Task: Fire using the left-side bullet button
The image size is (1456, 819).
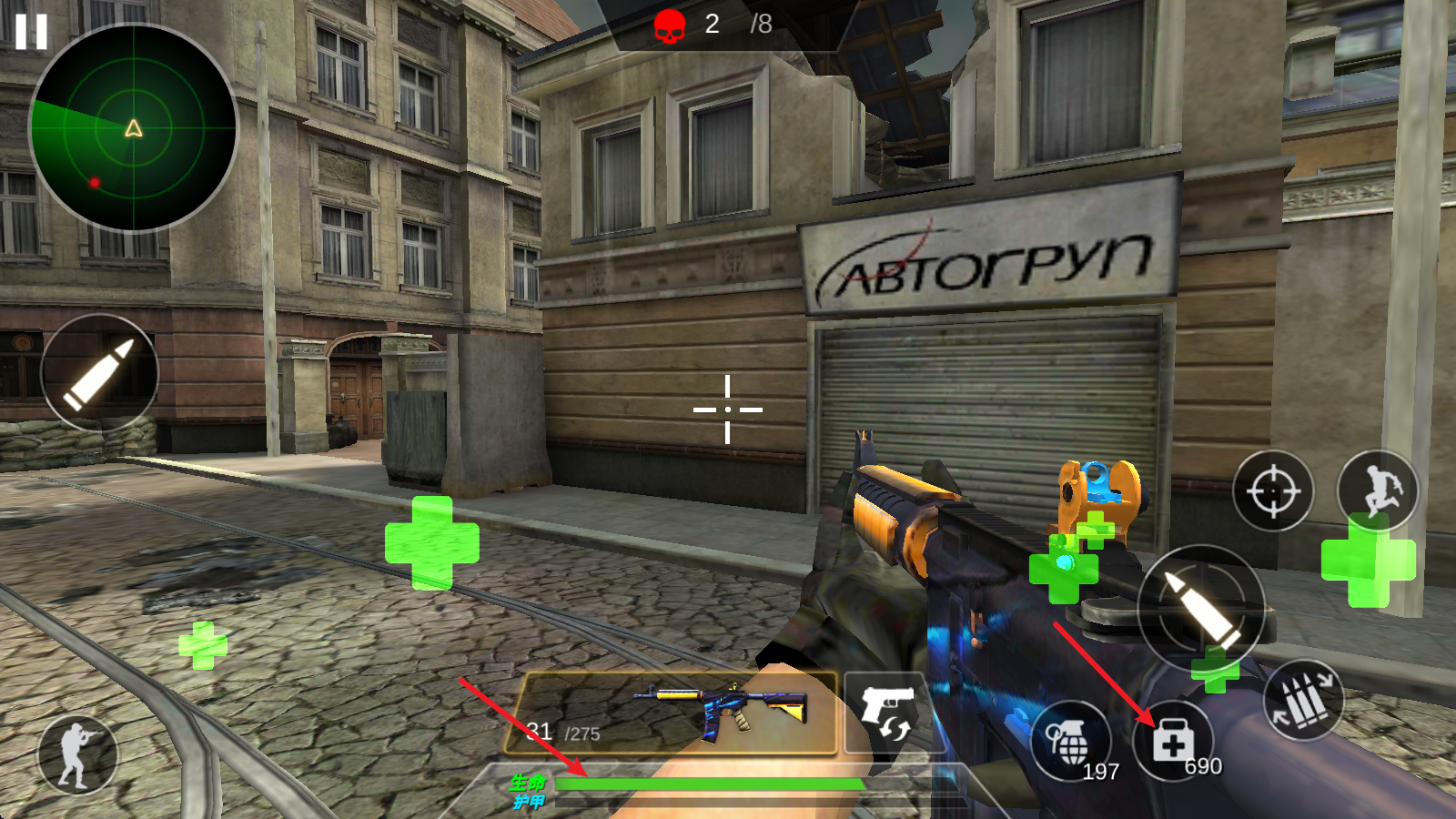Action: tap(99, 372)
